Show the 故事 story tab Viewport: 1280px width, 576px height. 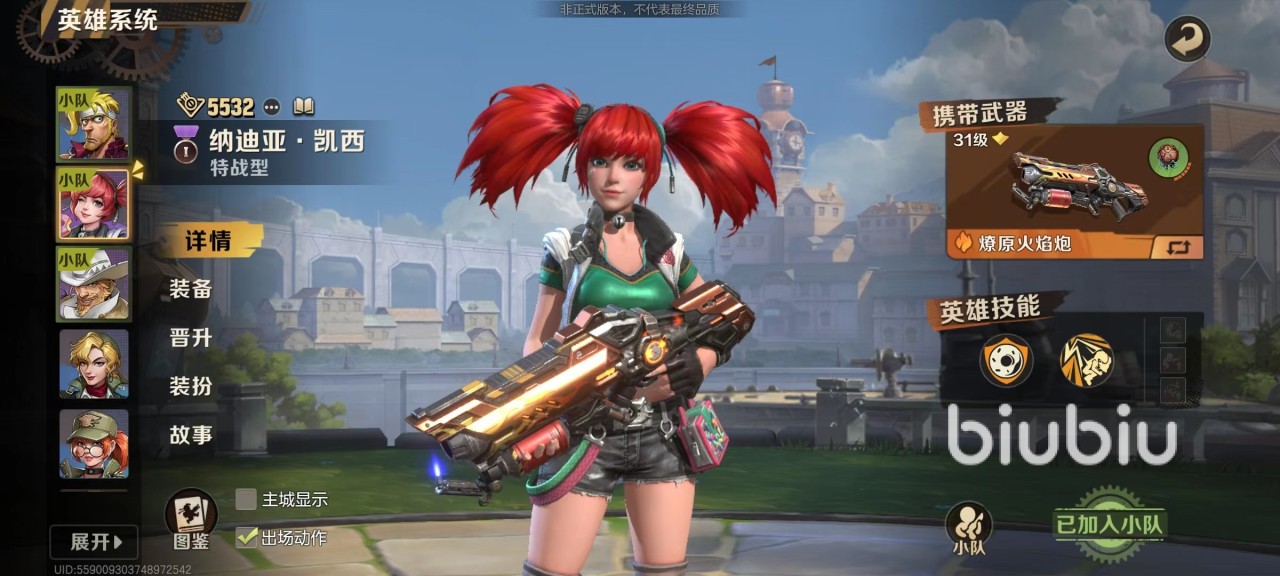(191, 434)
